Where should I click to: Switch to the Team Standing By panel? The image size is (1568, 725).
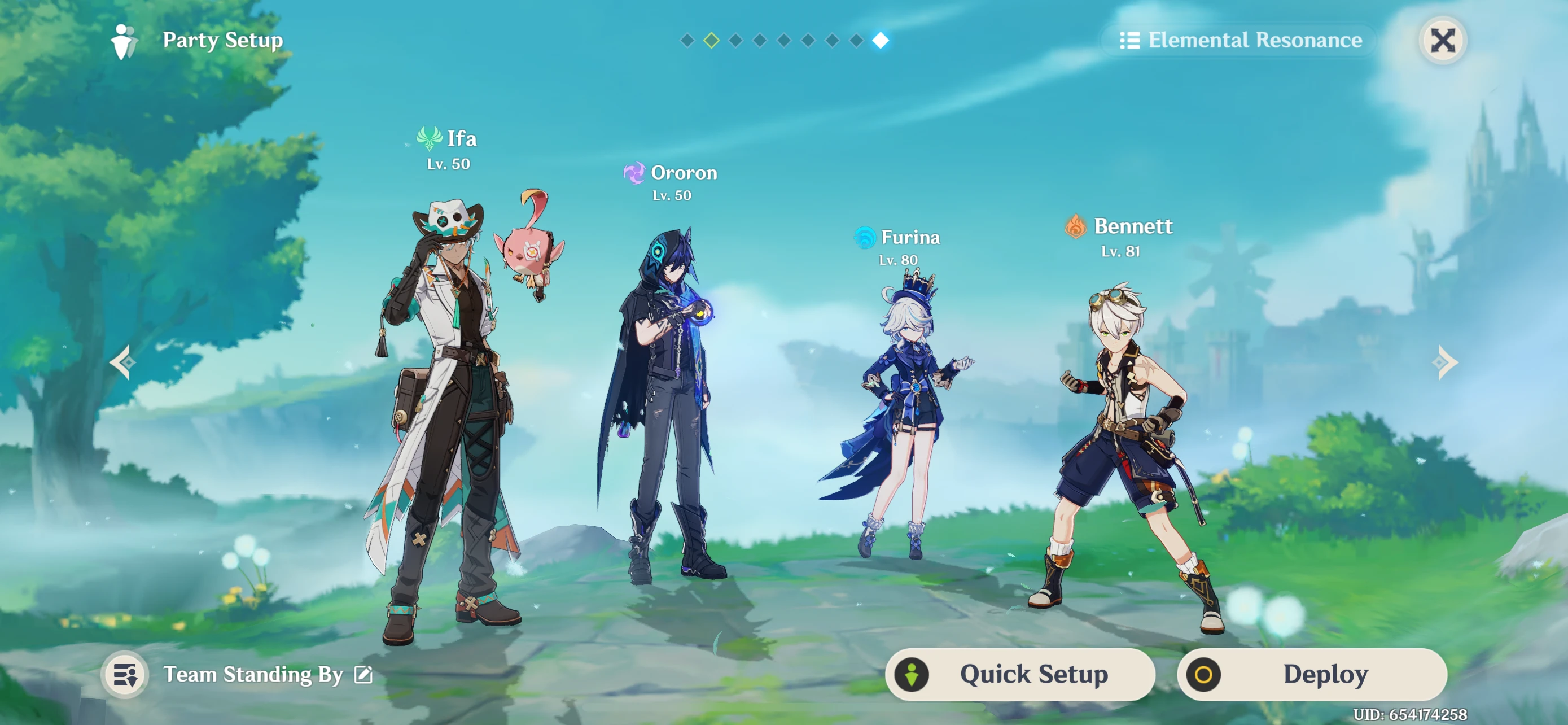pos(254,675)
